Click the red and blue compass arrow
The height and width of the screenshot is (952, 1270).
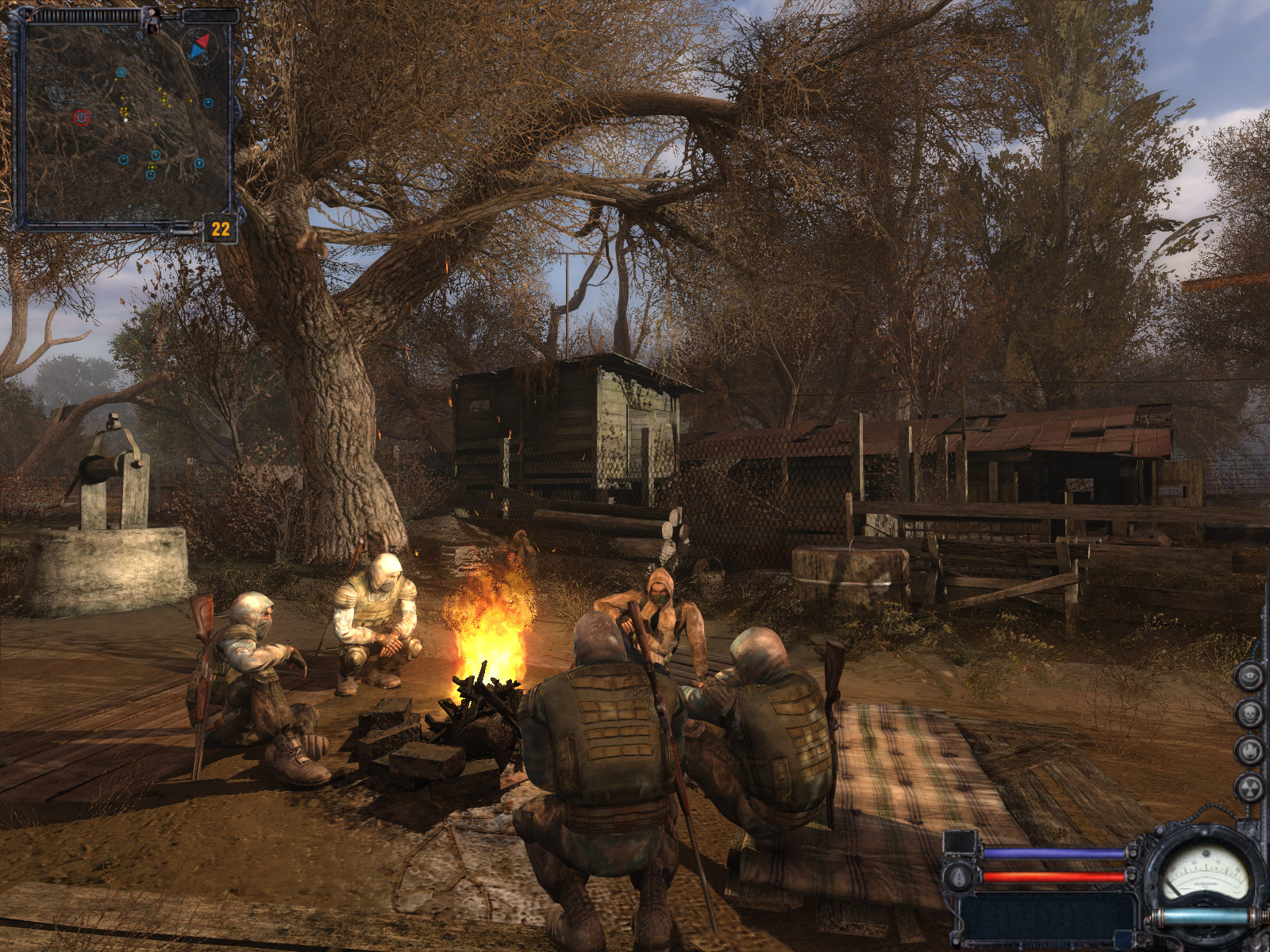199,45
